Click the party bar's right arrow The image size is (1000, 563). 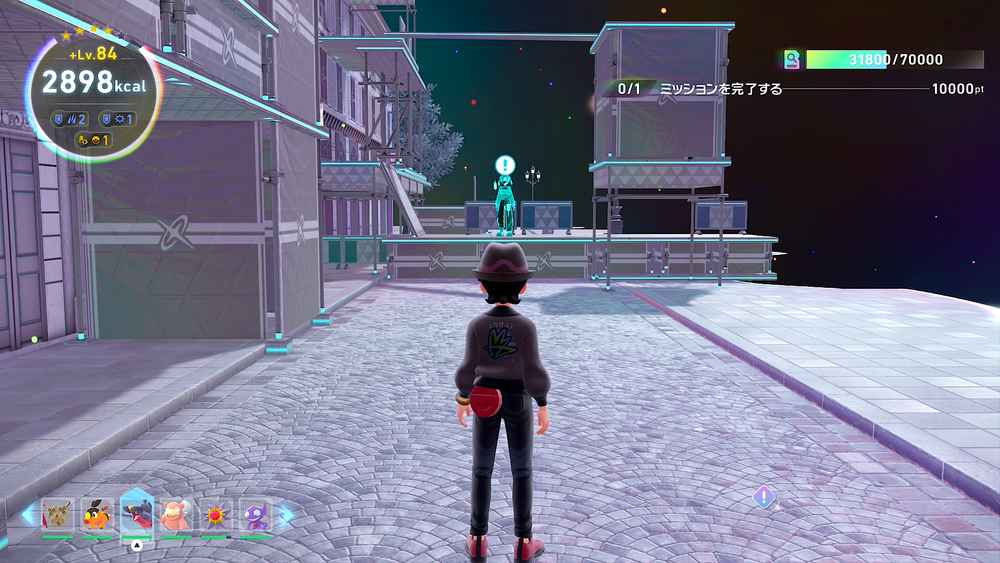tap(287, 516)
